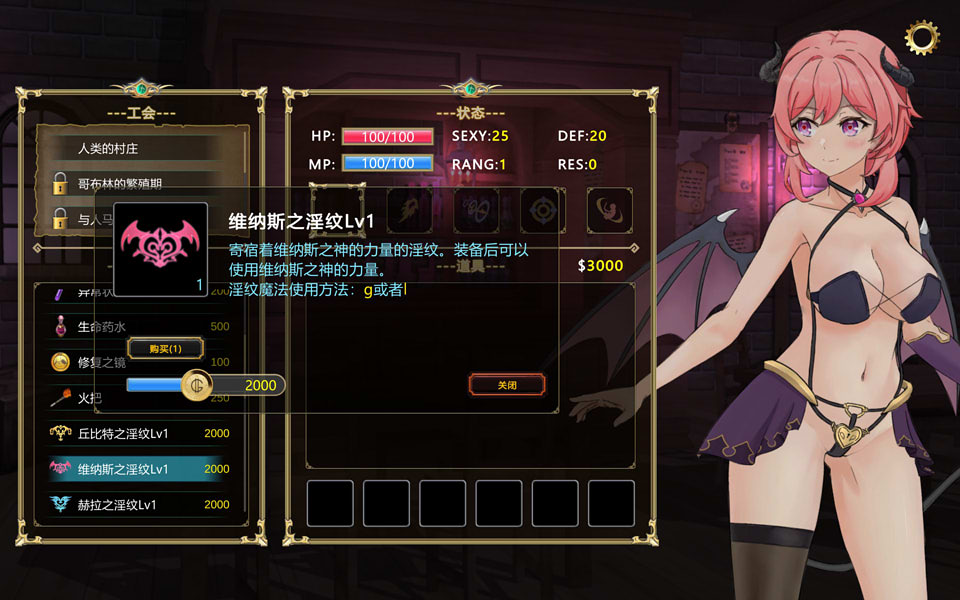The image size is (960, 600).
Task: Buy the item with 购买(1) button
Action: pyautogui.click(x=165, y=348)
